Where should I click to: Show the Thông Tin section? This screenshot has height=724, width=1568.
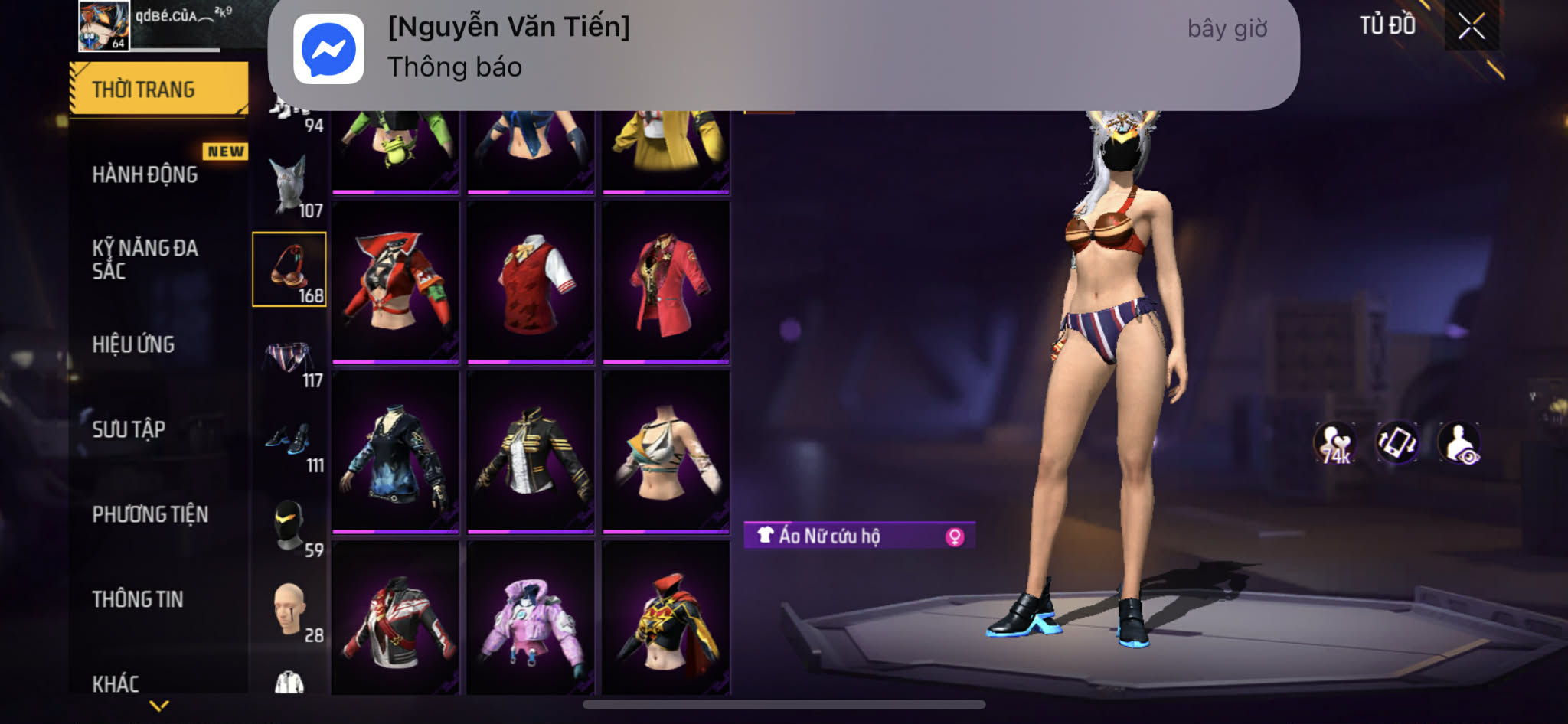138,599
